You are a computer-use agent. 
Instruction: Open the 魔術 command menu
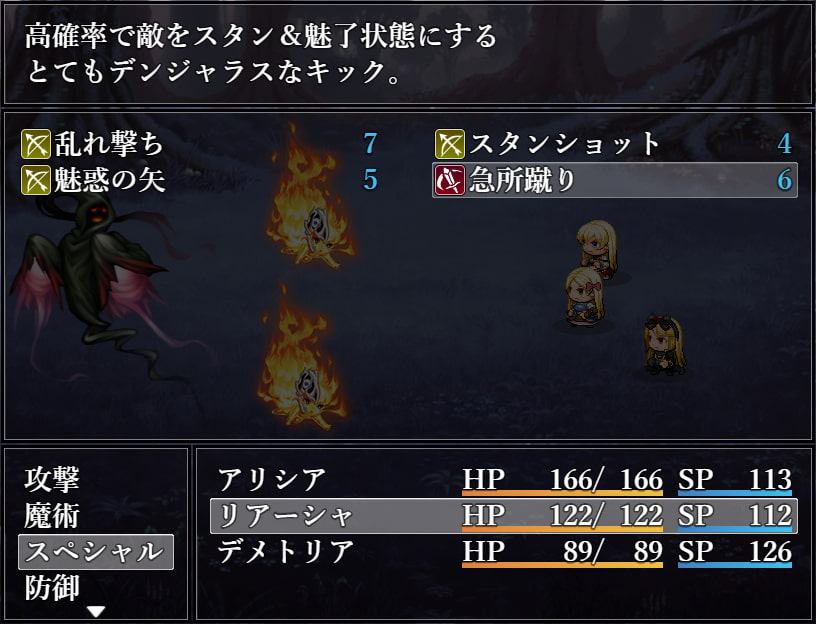pyautogui.click(x=52, y=516)
